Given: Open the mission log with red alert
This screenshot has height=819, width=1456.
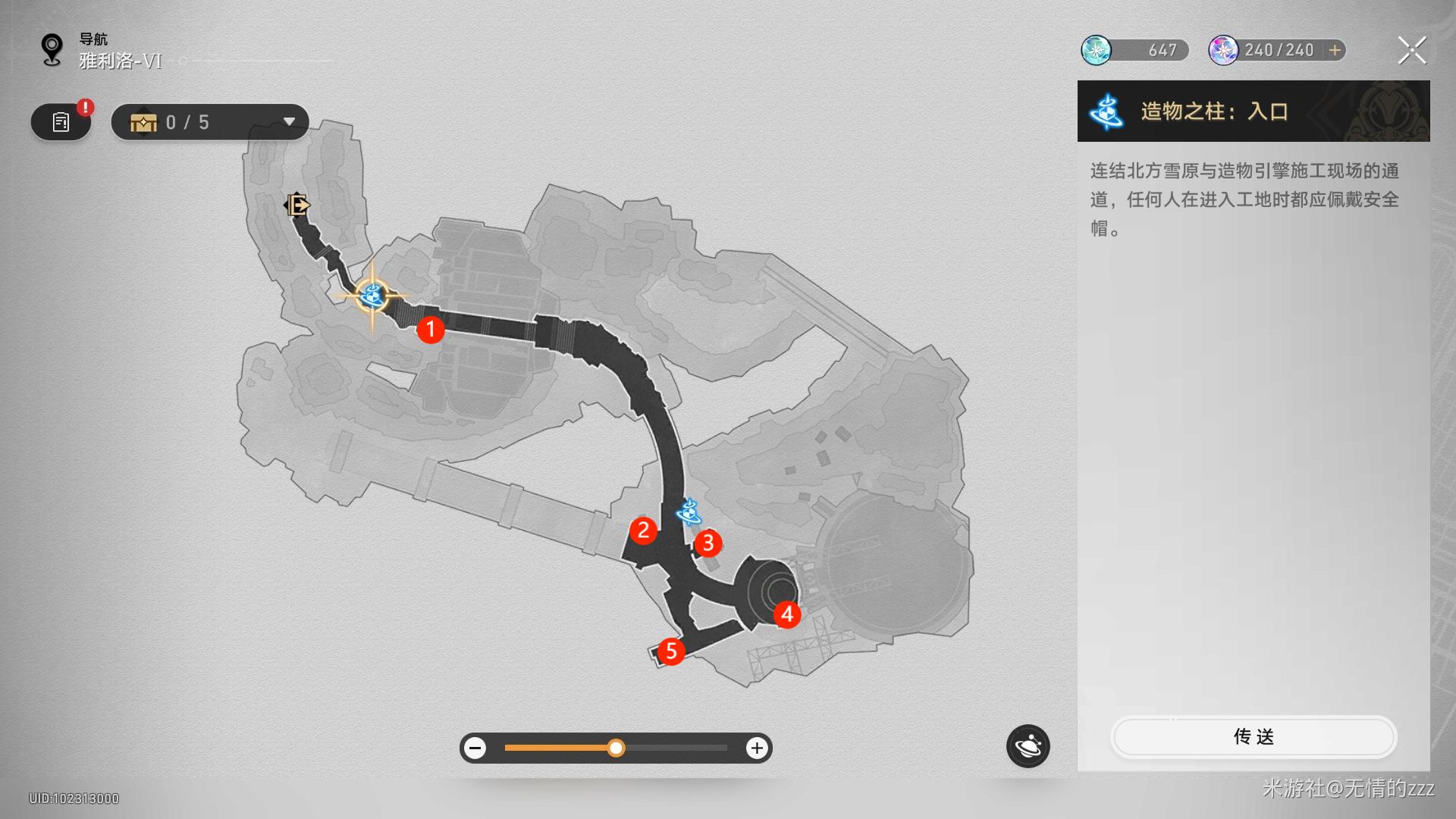Looking at the screenshot, I should [61, 122].
